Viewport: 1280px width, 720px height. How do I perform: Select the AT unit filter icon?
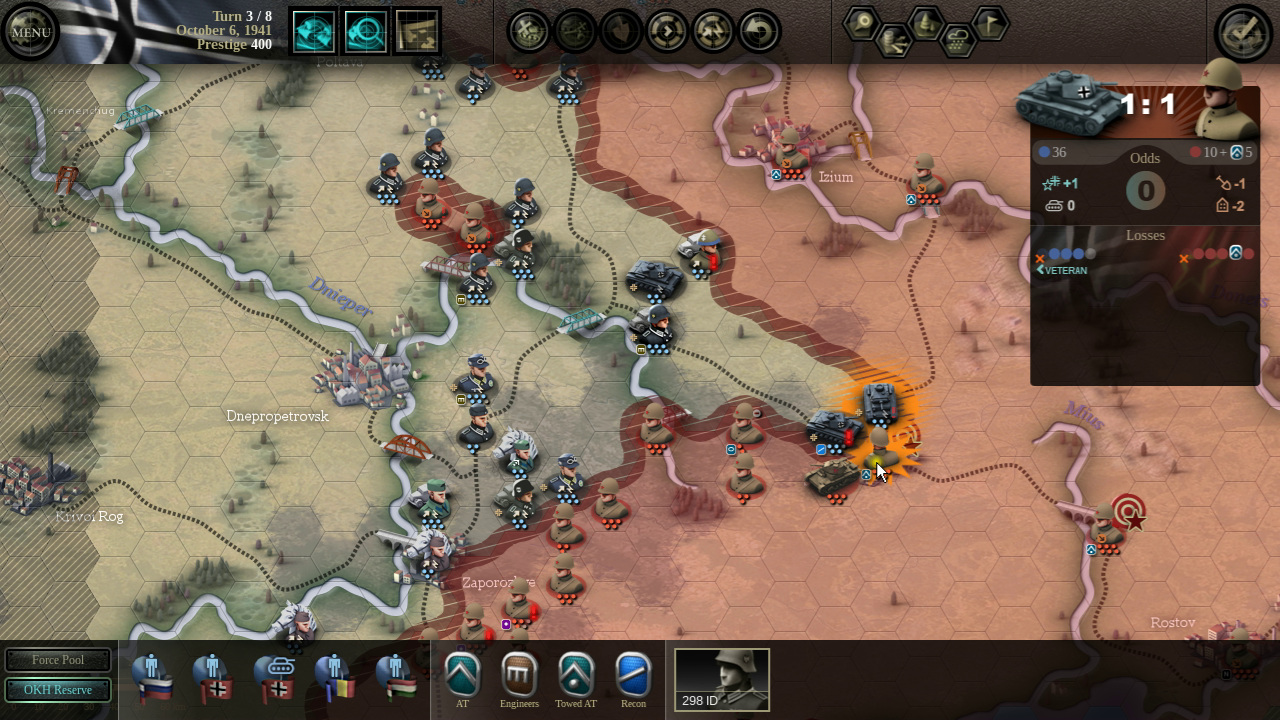tap(463, 675)
